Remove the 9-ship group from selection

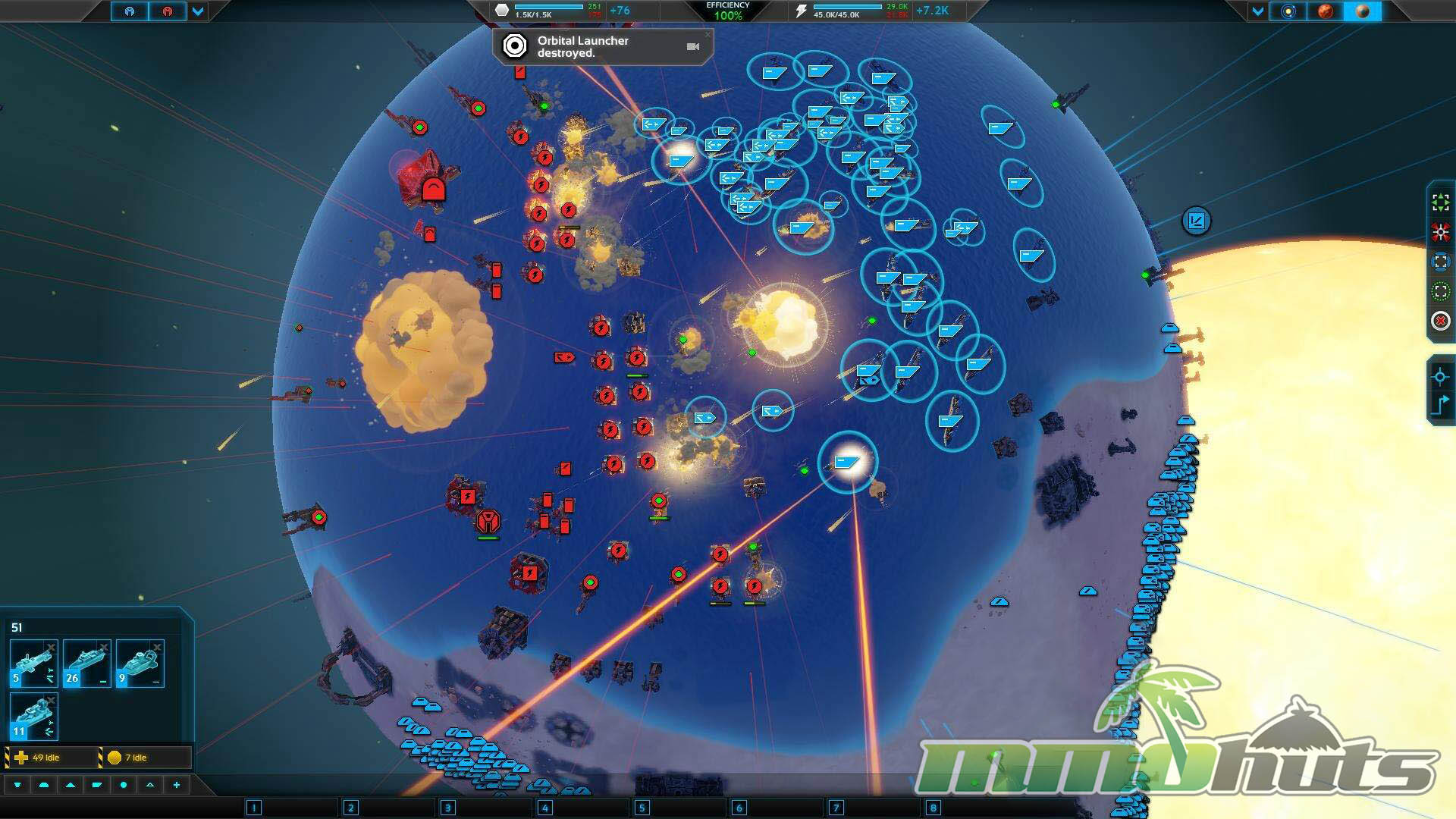coord(157,647)
